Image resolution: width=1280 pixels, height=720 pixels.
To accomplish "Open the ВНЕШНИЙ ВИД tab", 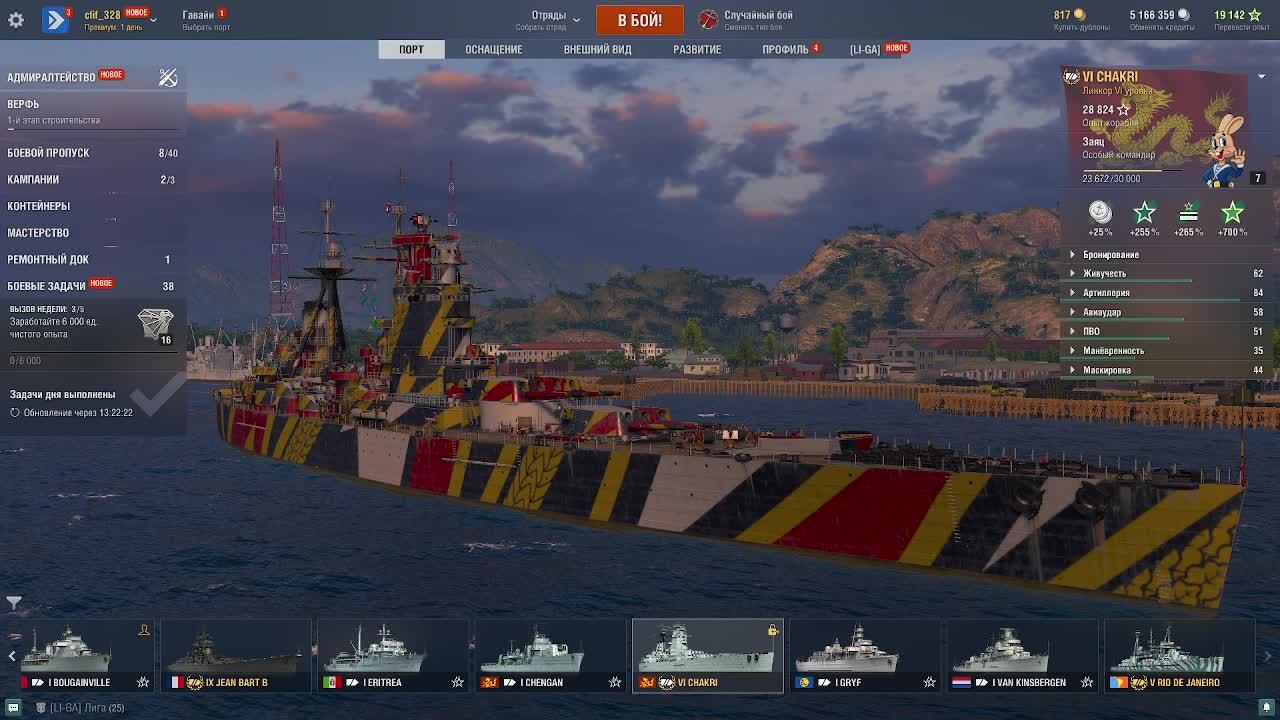I will tap(597, 49).
